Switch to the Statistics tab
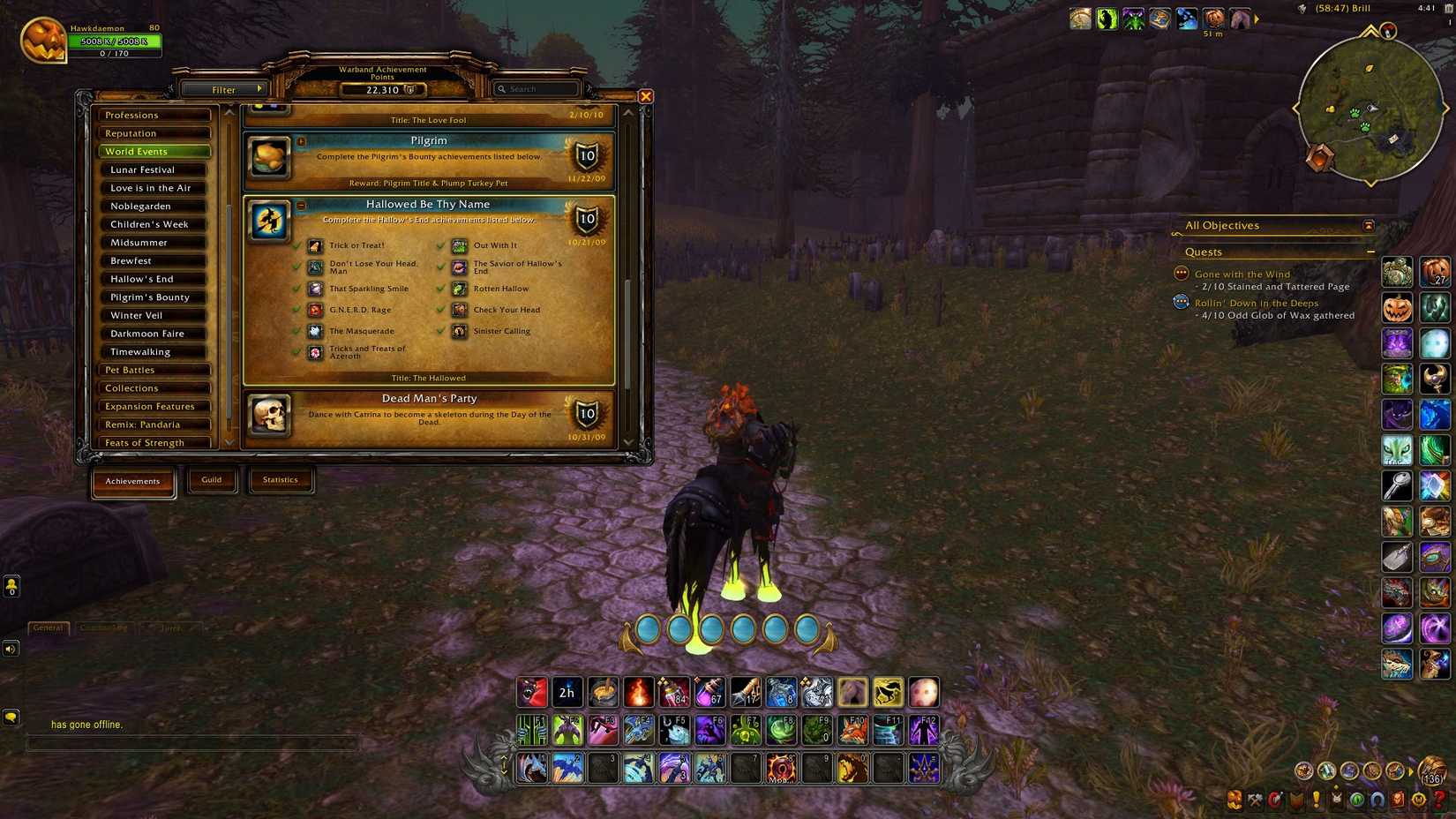1456x819 pixels. pos(281,480)
